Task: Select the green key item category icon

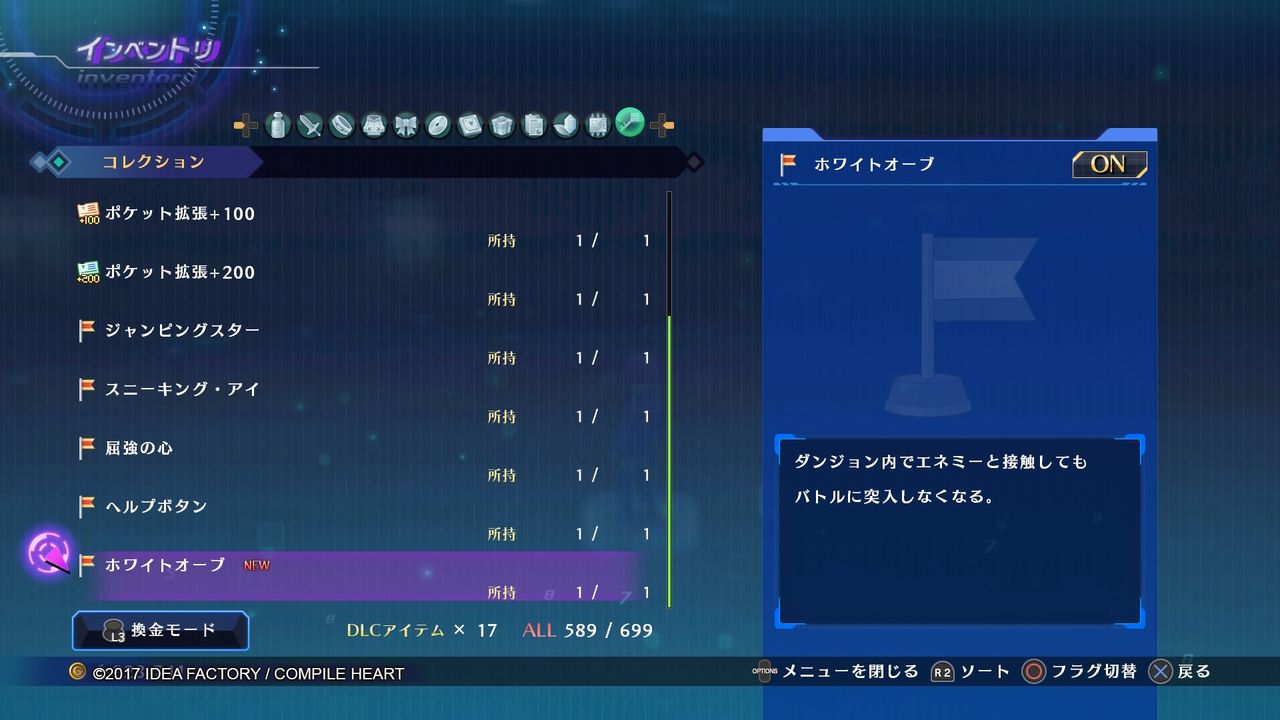Action: pos(631,125)
